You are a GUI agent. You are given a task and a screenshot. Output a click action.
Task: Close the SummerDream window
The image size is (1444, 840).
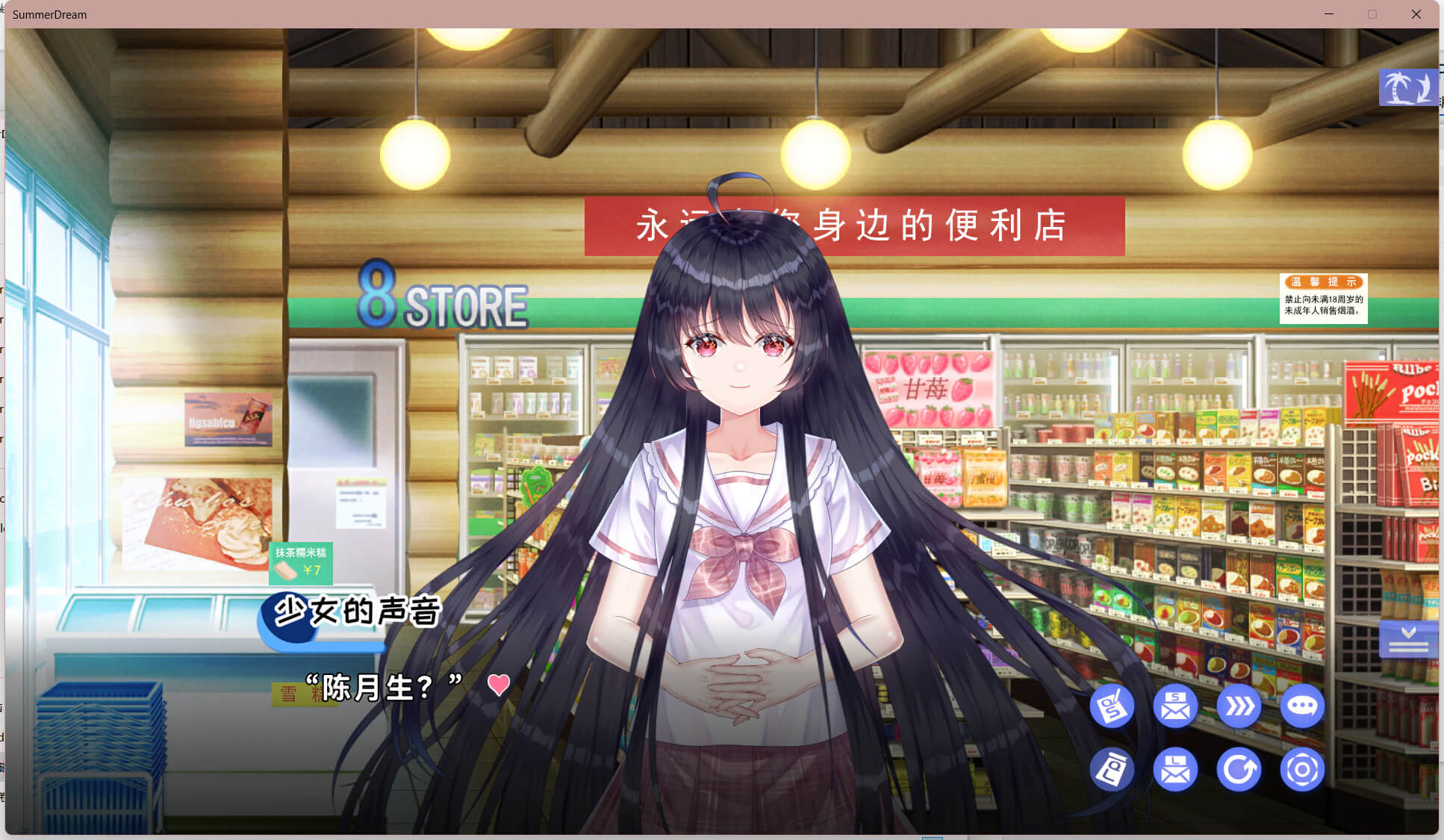(x=1416, y=14)
